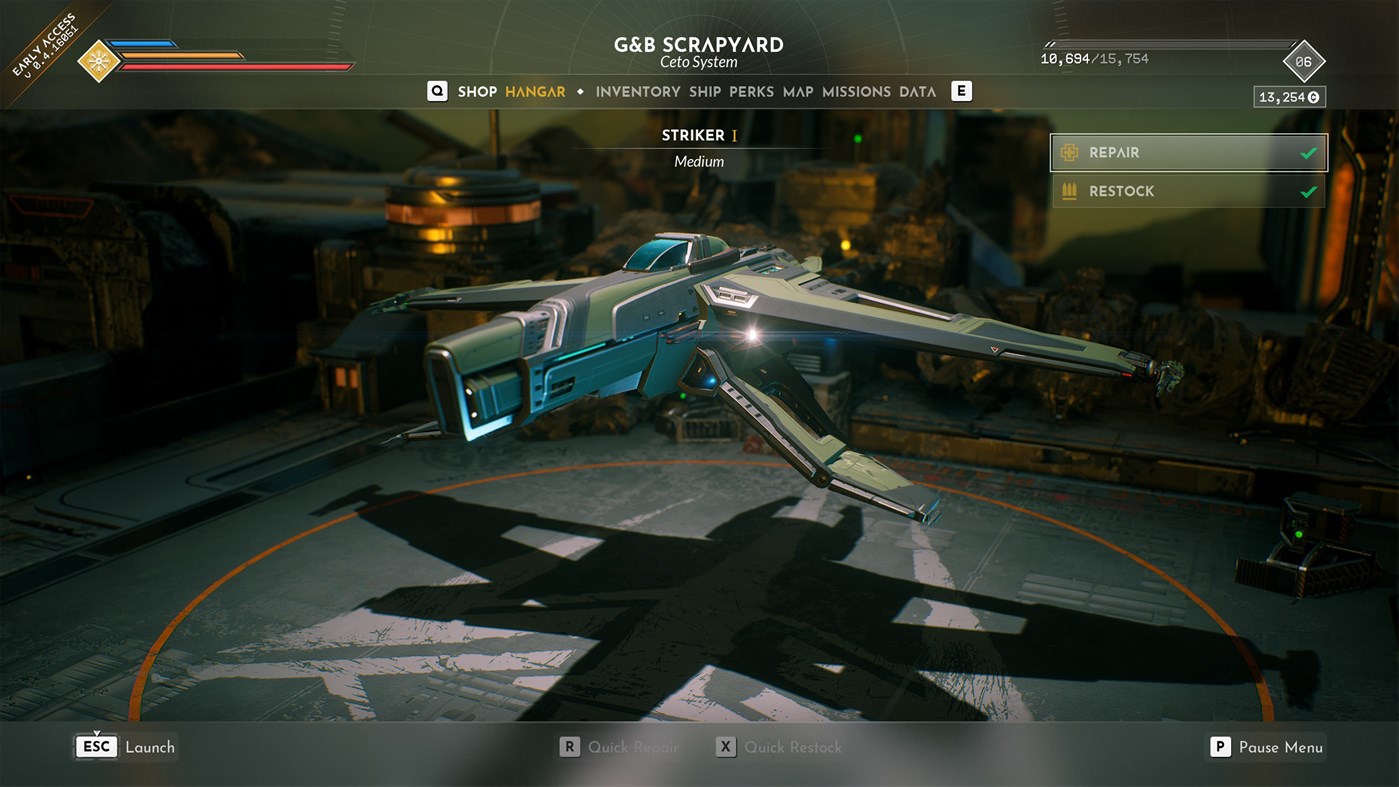Viewport: 1399px width, 787px height.
Task: Open the MAP screen
Action: [796, 91]
